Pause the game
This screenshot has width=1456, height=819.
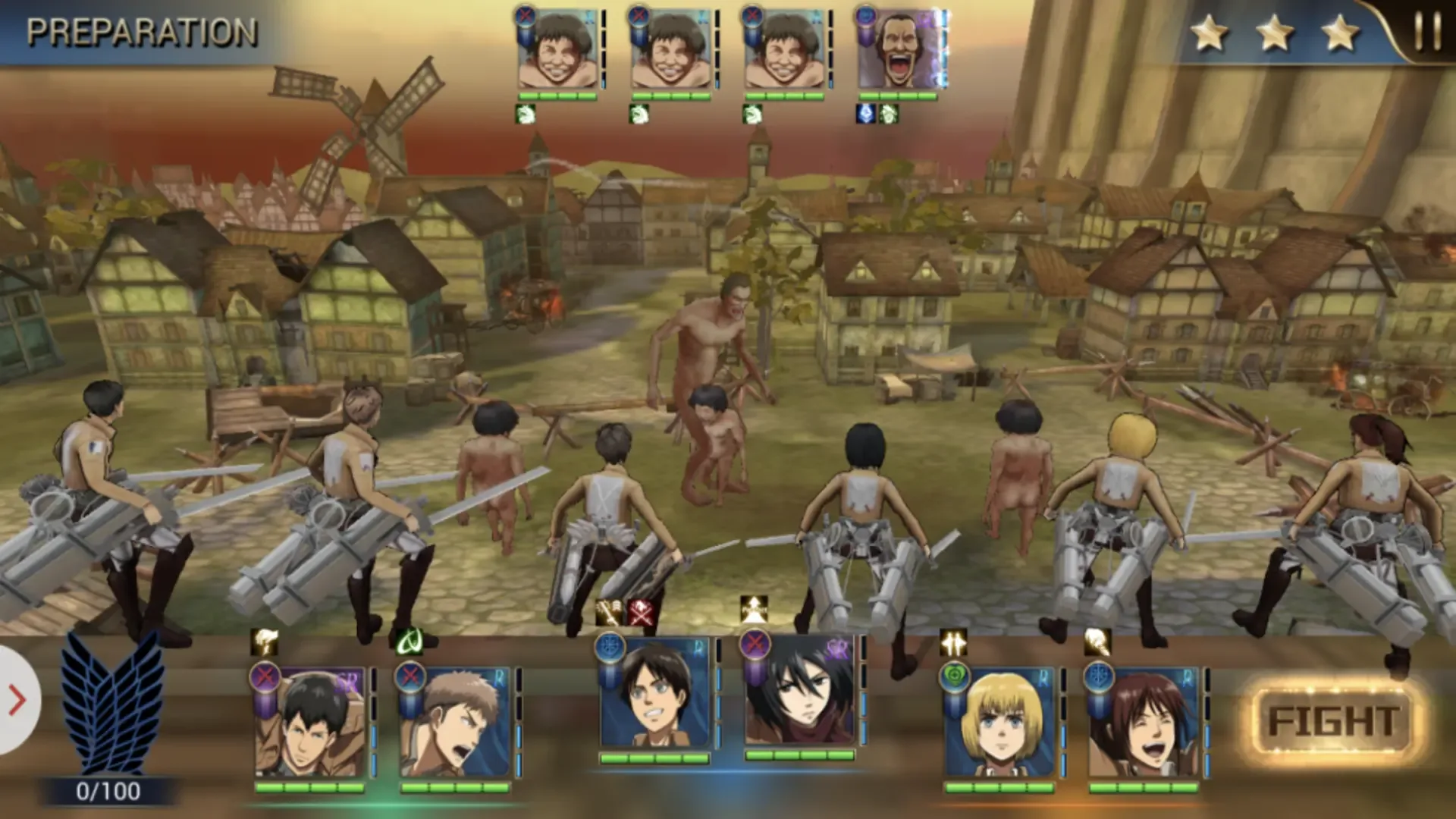coord(1427,32)
